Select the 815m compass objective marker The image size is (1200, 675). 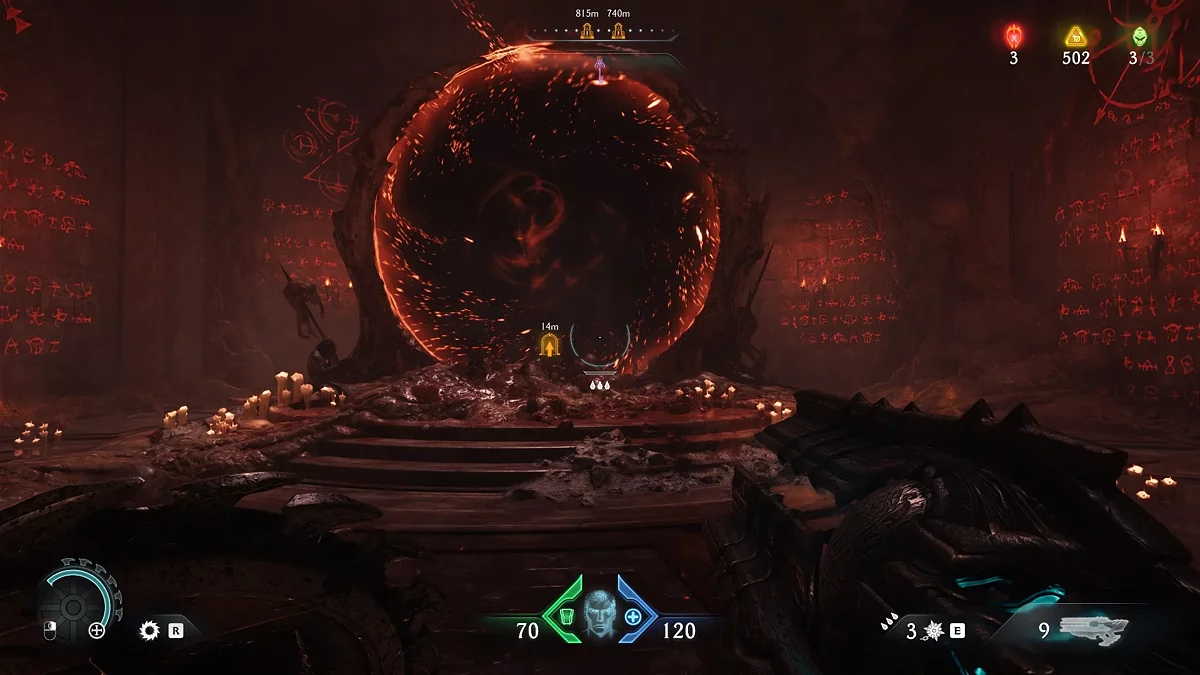coord(587,30)
